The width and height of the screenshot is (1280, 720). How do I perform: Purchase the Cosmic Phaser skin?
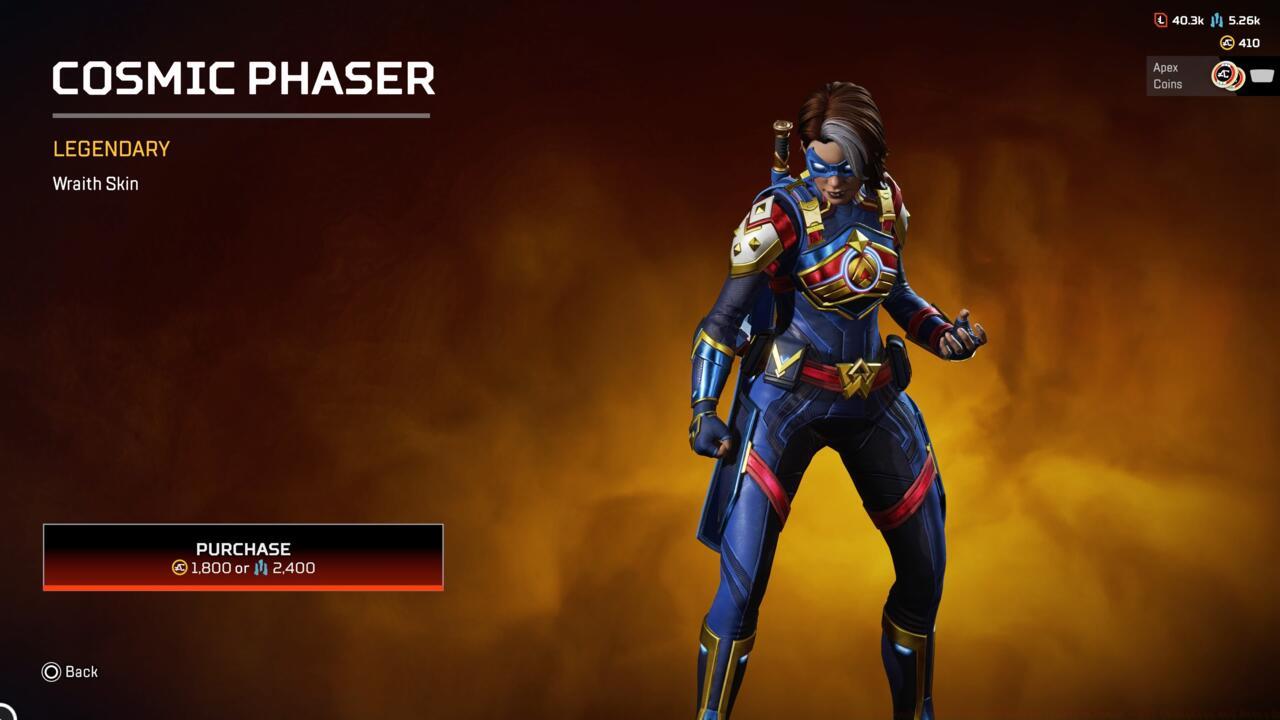[x=243, y=557]
